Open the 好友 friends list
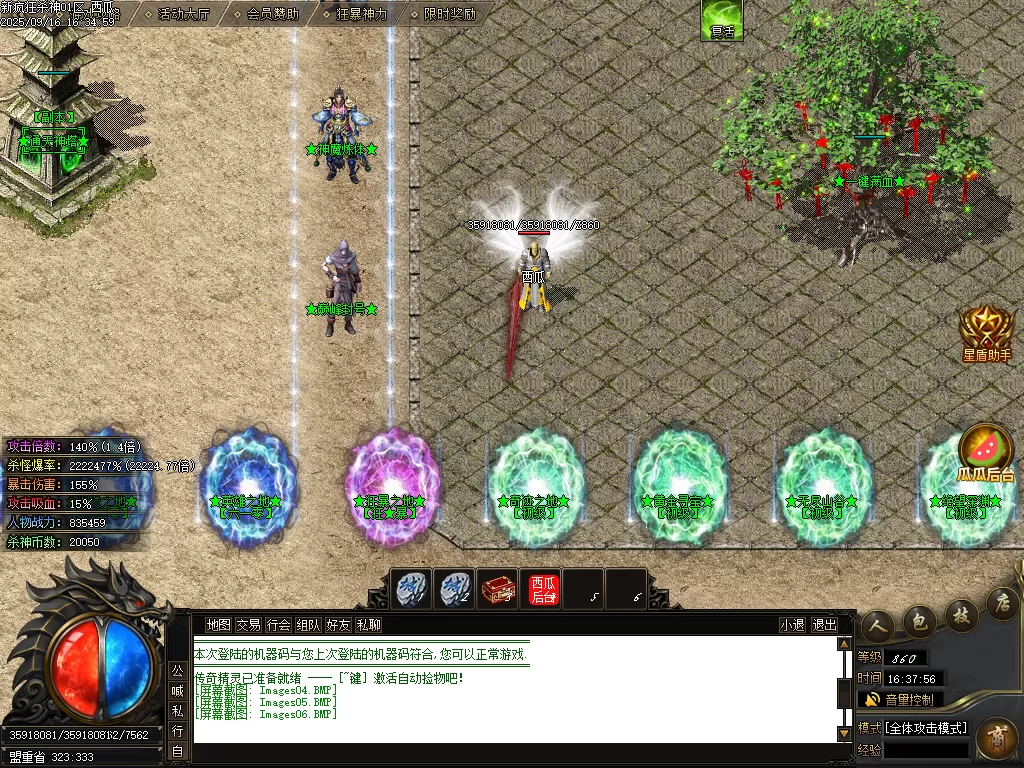 [x=338, y=625]
